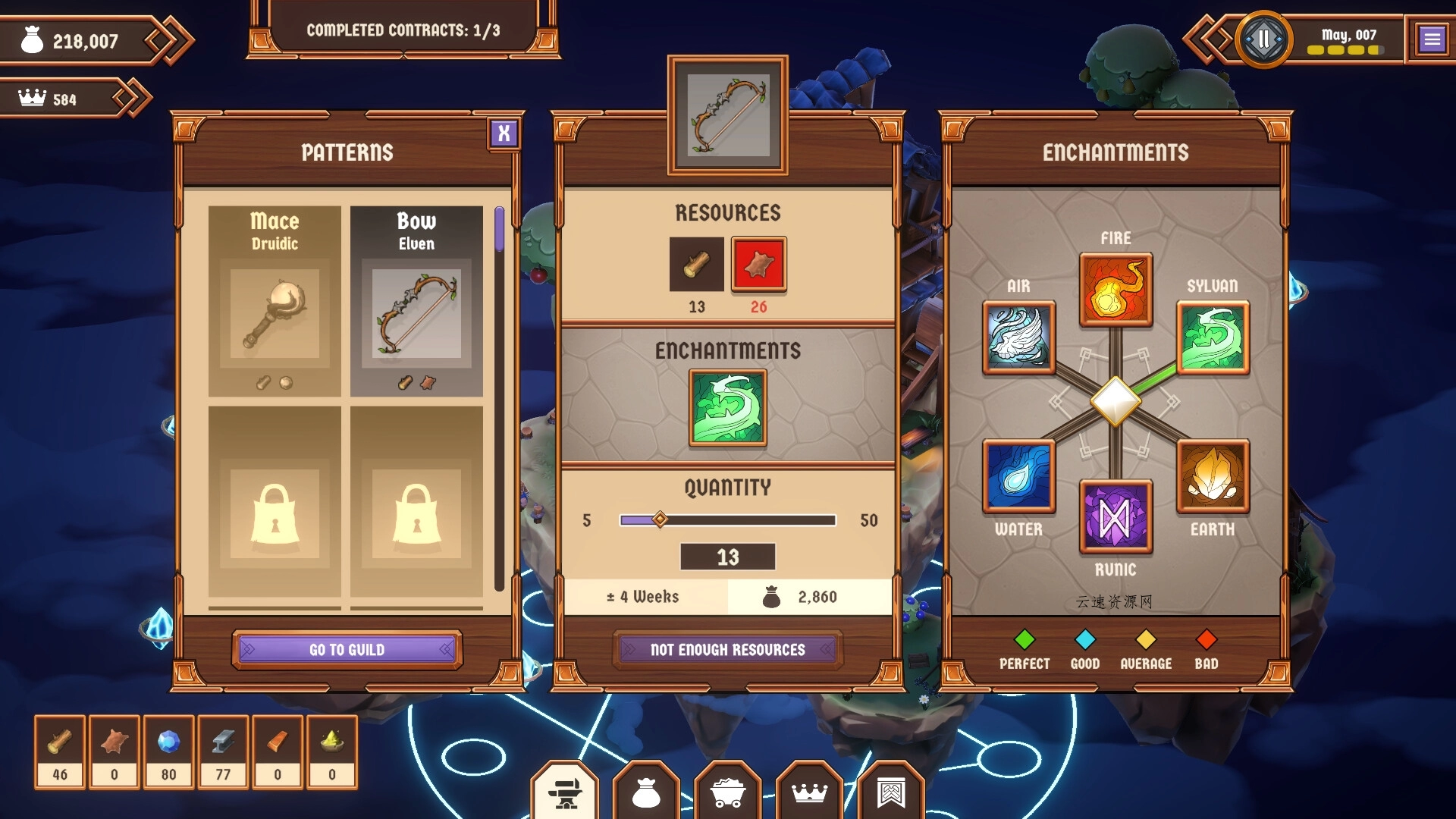Toggle the Sylvan enchantment on the bow
Screen dimensions: 1456x819
[x=727, y=407]
